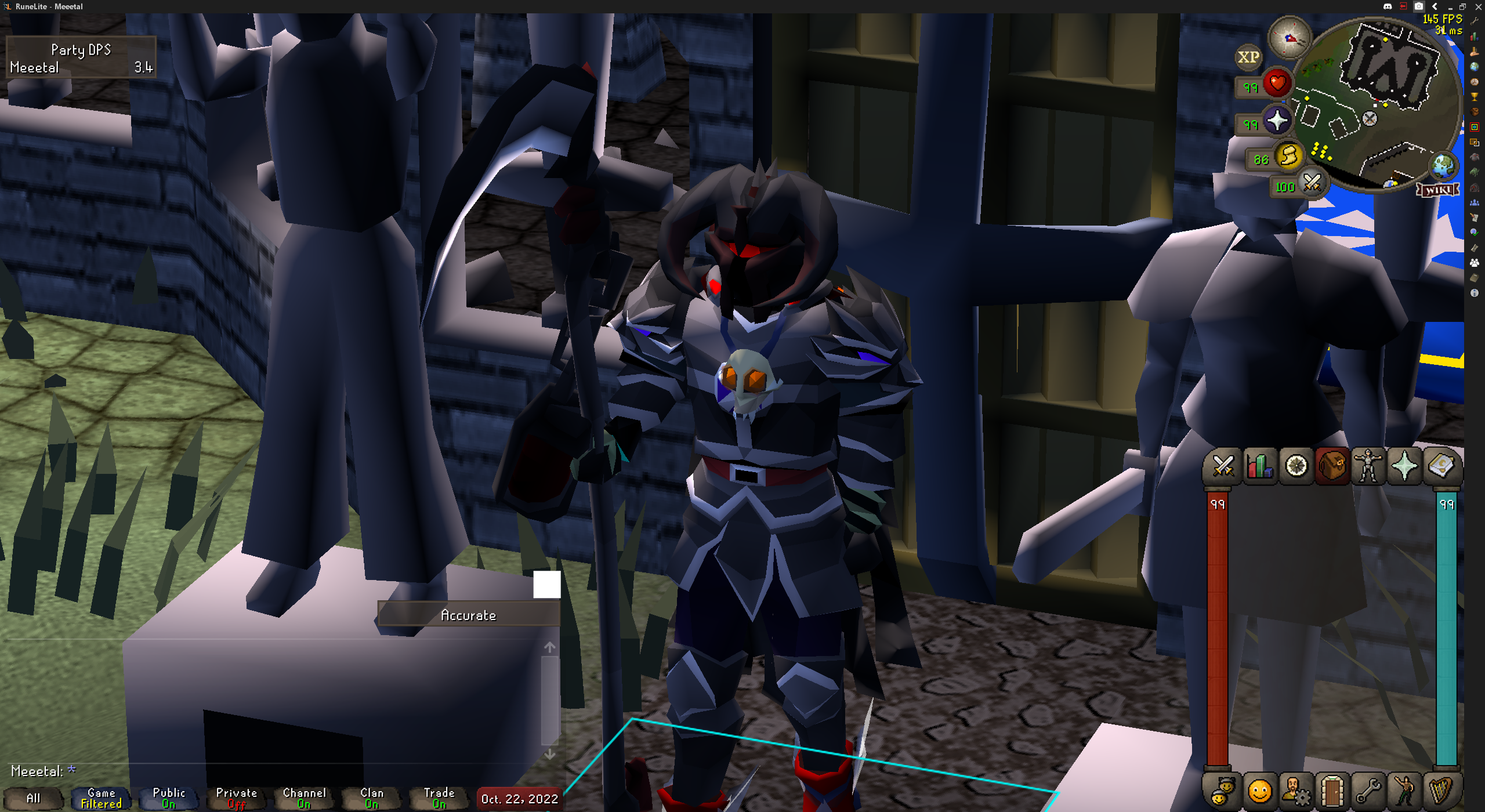The width and height of the screenshot is (1485, 812).
Task: Open the Combat Options tab
Action: (x=1223, y=466)
